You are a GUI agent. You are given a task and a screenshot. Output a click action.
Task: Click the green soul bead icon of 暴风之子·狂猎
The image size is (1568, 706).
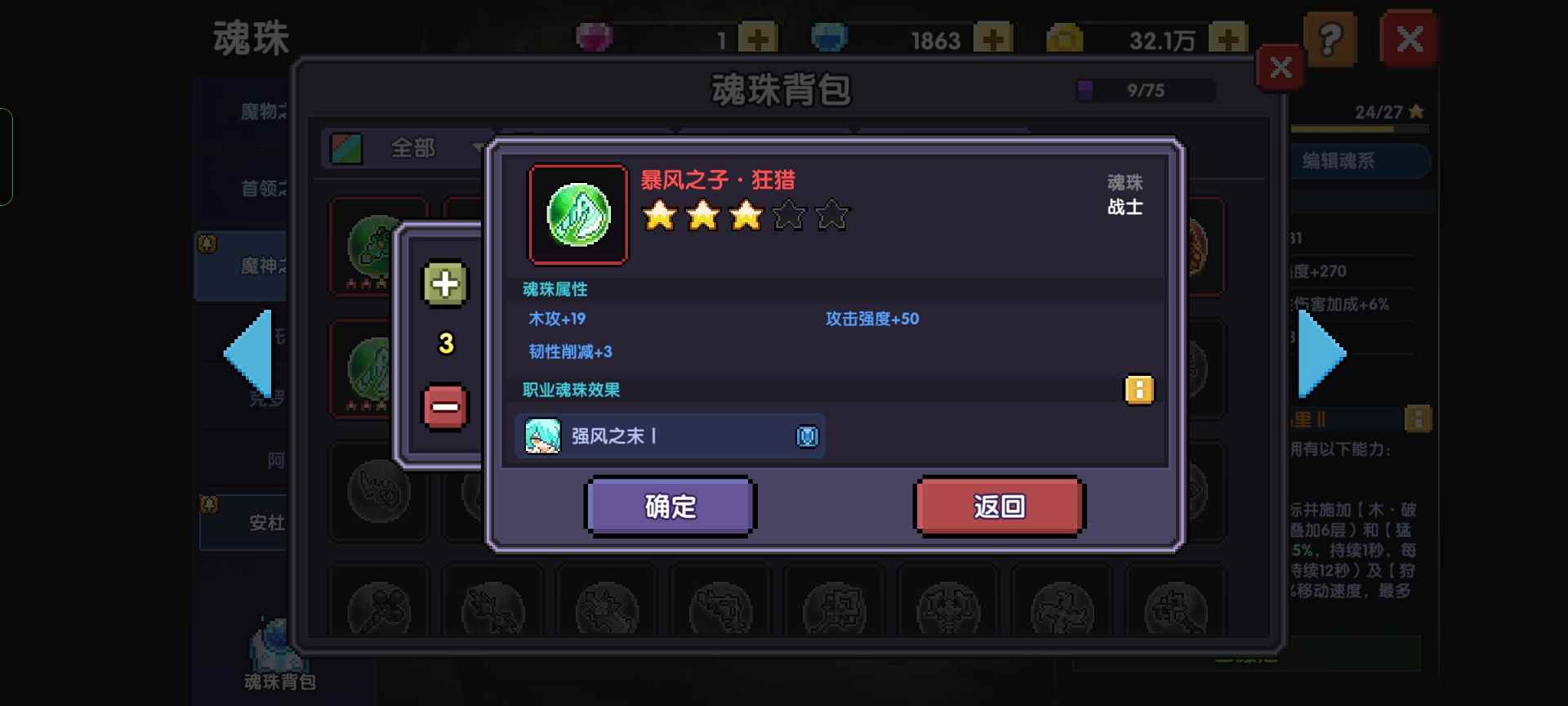(x=579, y=216)
